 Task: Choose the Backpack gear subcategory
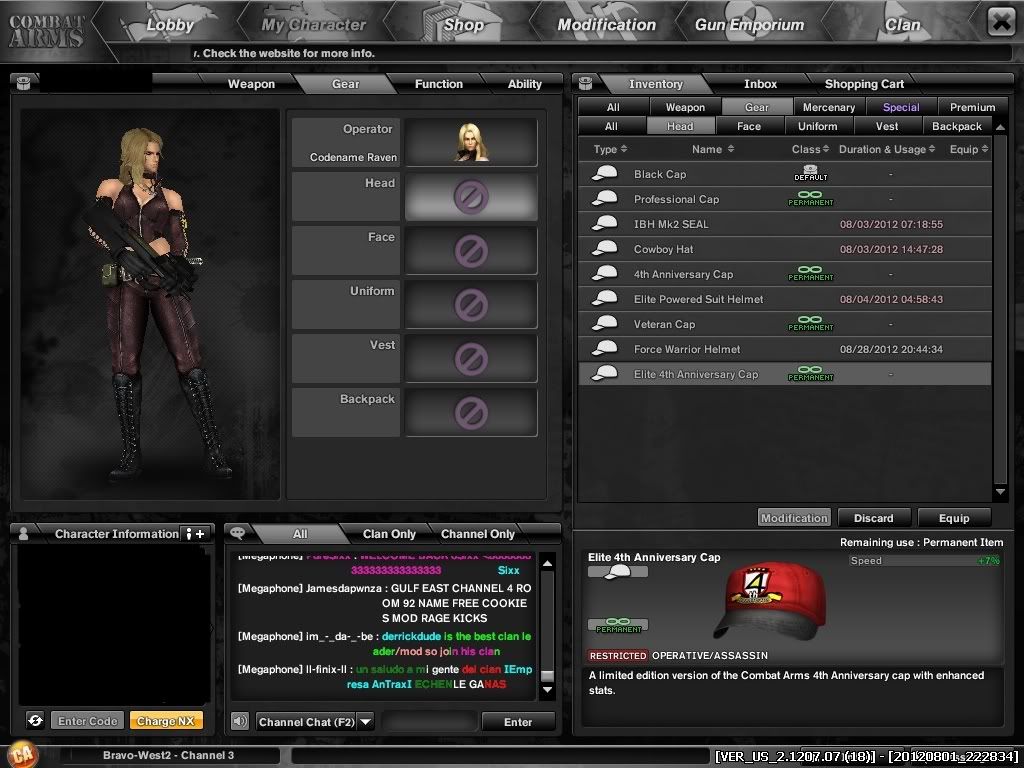[957, 126]
